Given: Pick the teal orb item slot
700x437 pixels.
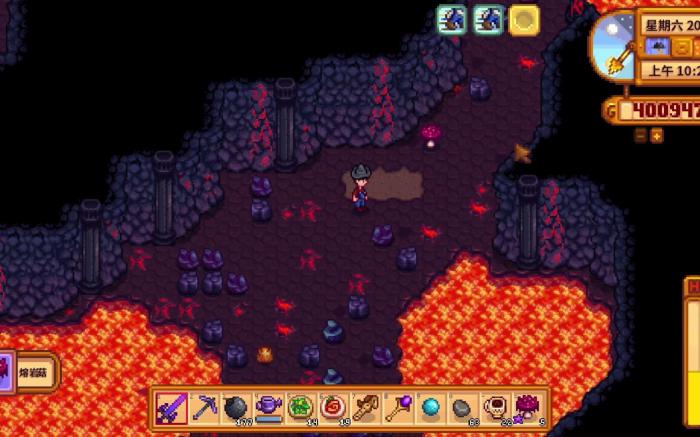Looking at the screenshot, I should pos(430,408).
